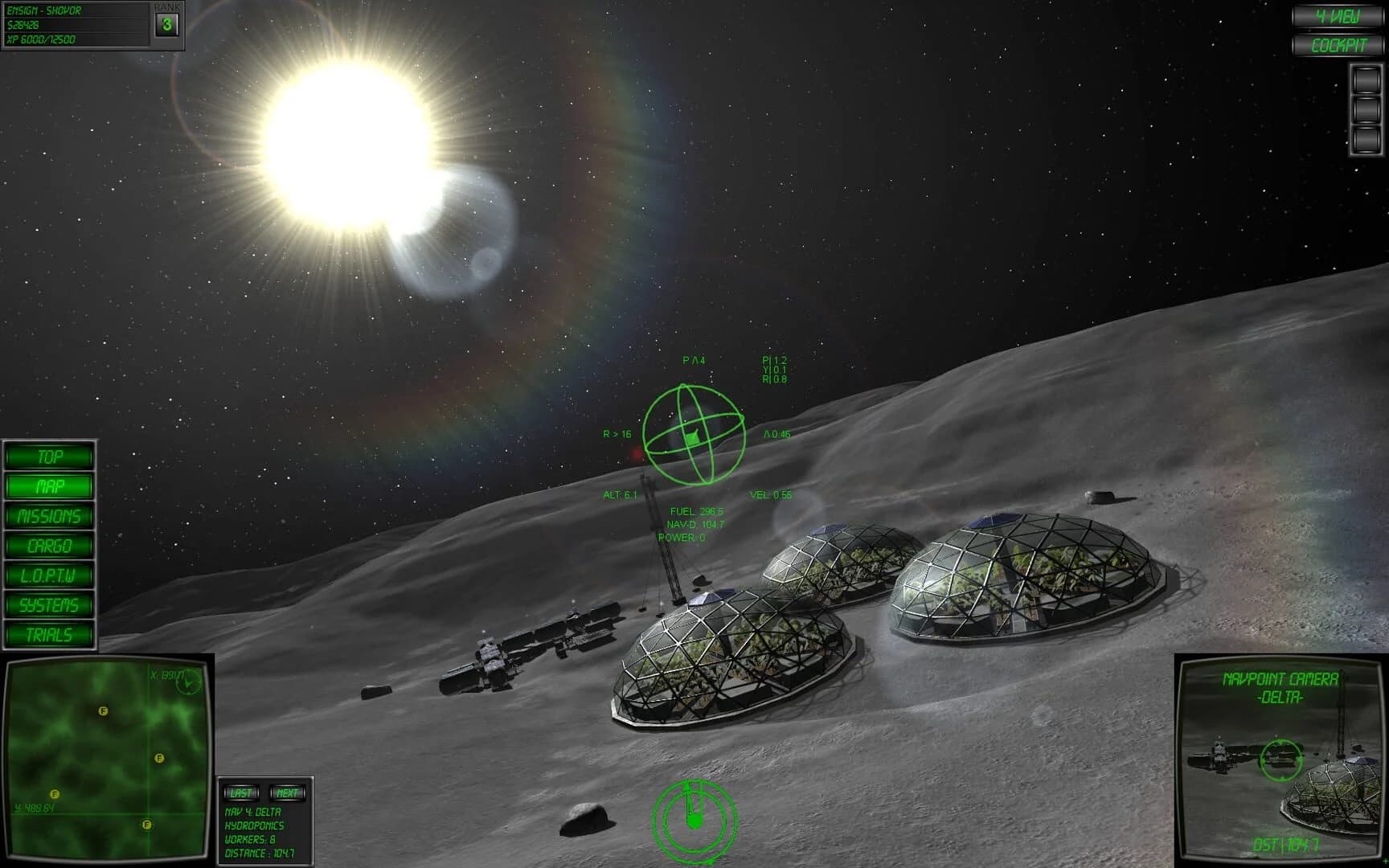
Task: Open the CARGO screen
Action: point(49,546)
